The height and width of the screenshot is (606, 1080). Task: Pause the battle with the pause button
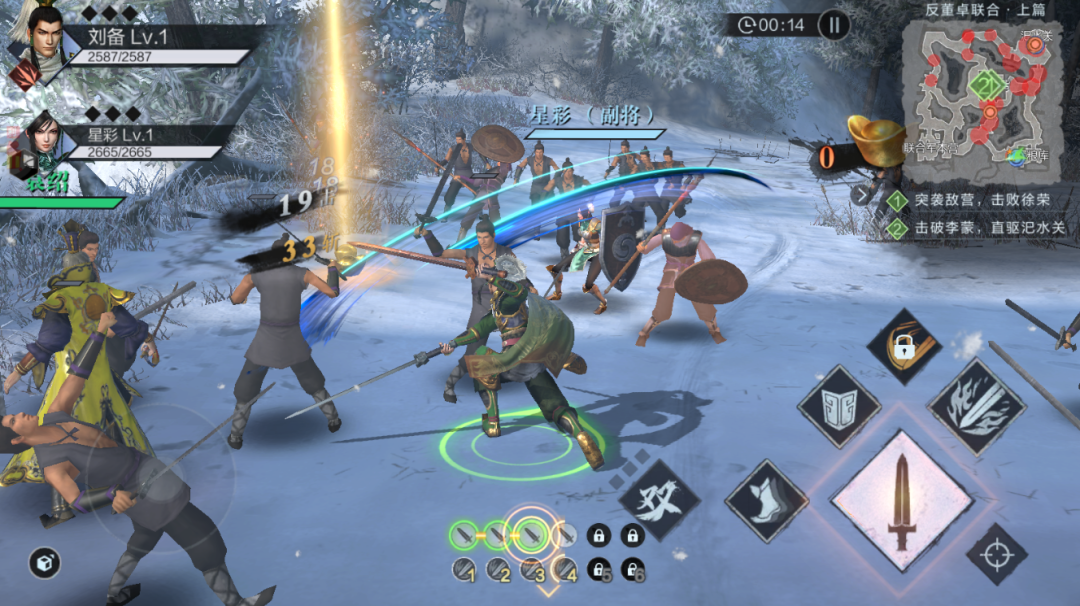[x=834, y=25]
